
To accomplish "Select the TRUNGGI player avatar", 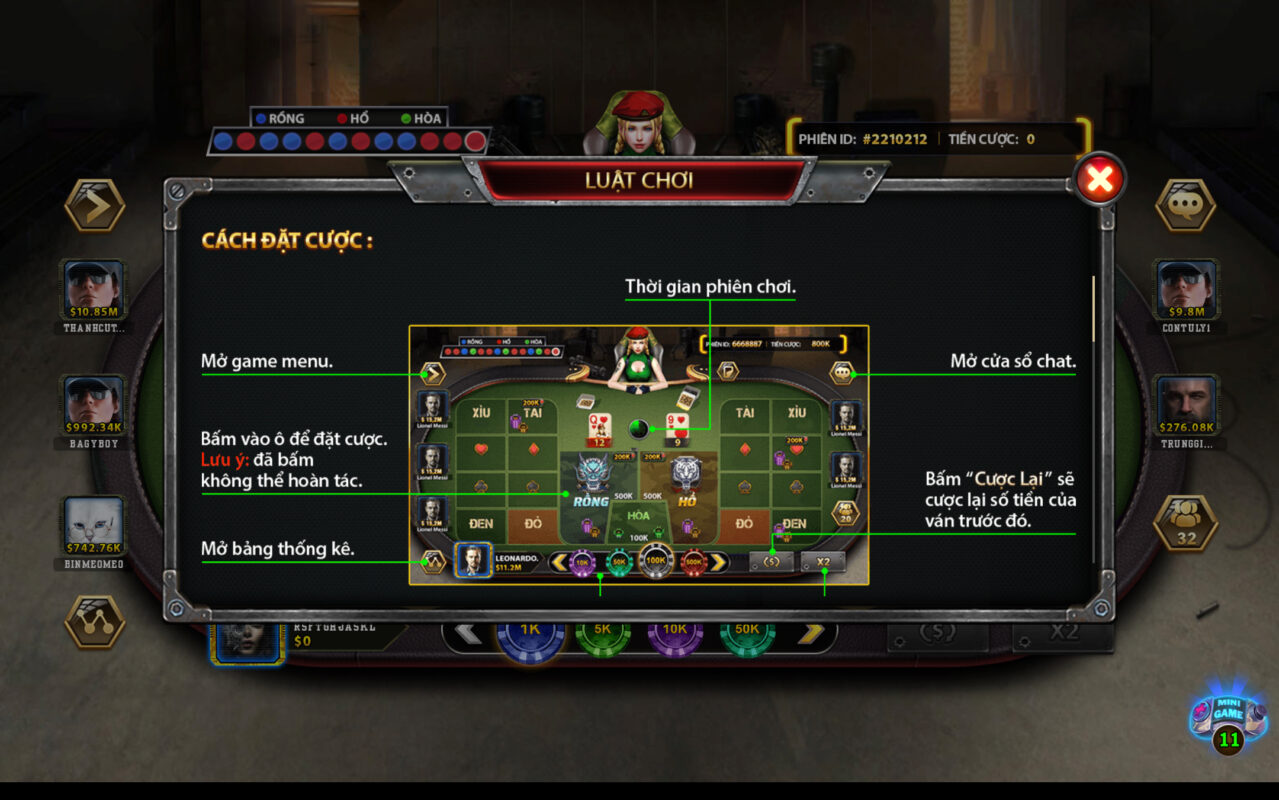I will click(x=1186, y=405).
